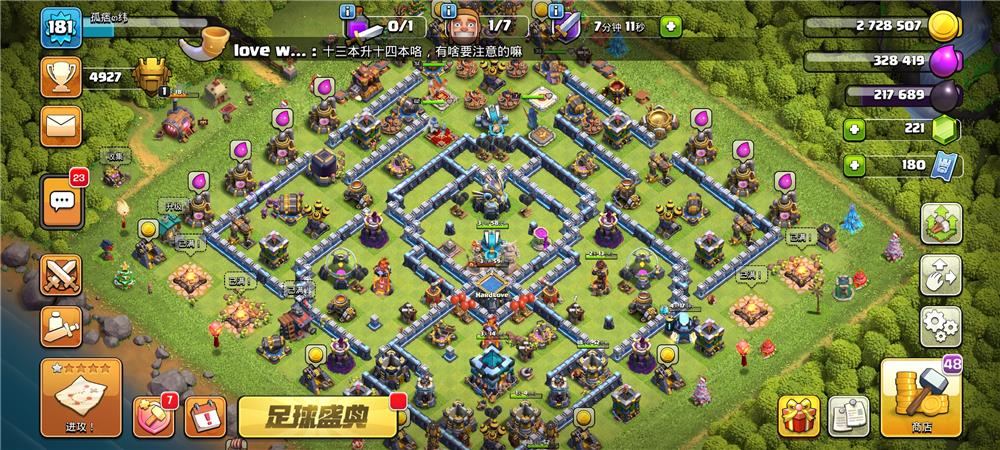Viewport: 1000px width, 450px height.
Task: Open the settings gear menu
Action: [940, 326]
